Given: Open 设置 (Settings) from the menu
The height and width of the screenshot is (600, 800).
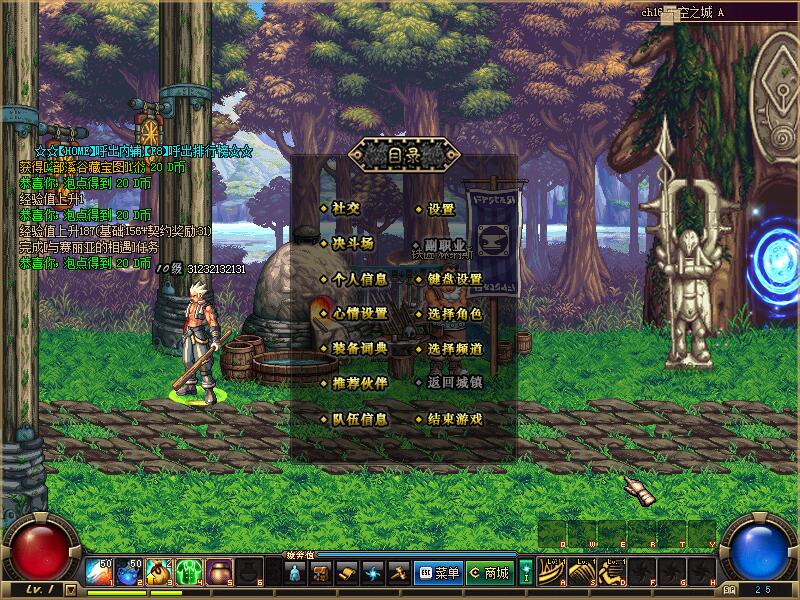Looking at the screenshot, I should 441,210.
